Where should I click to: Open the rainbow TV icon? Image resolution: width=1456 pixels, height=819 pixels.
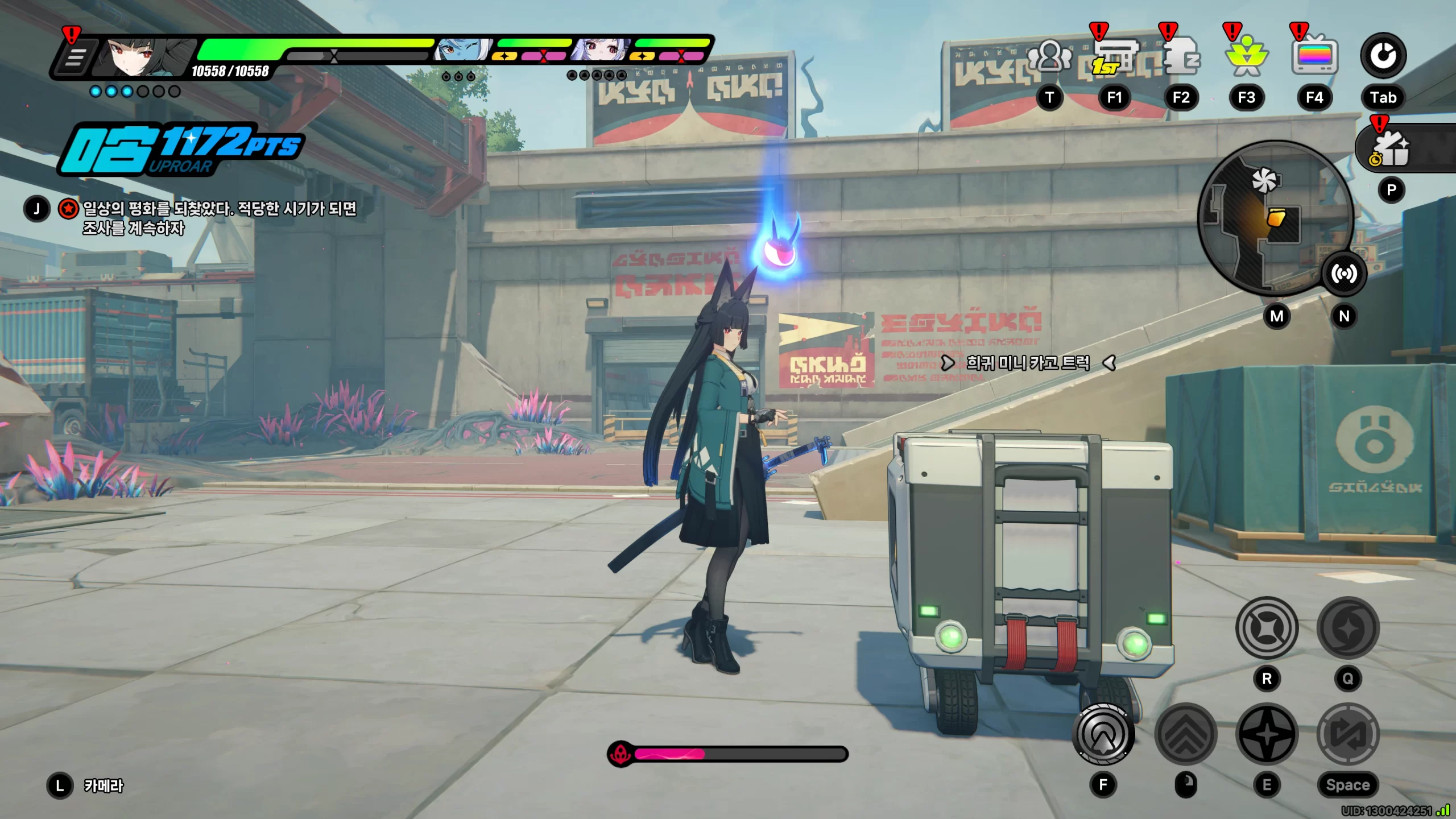pyautogui.click(x=1314, y=57)
